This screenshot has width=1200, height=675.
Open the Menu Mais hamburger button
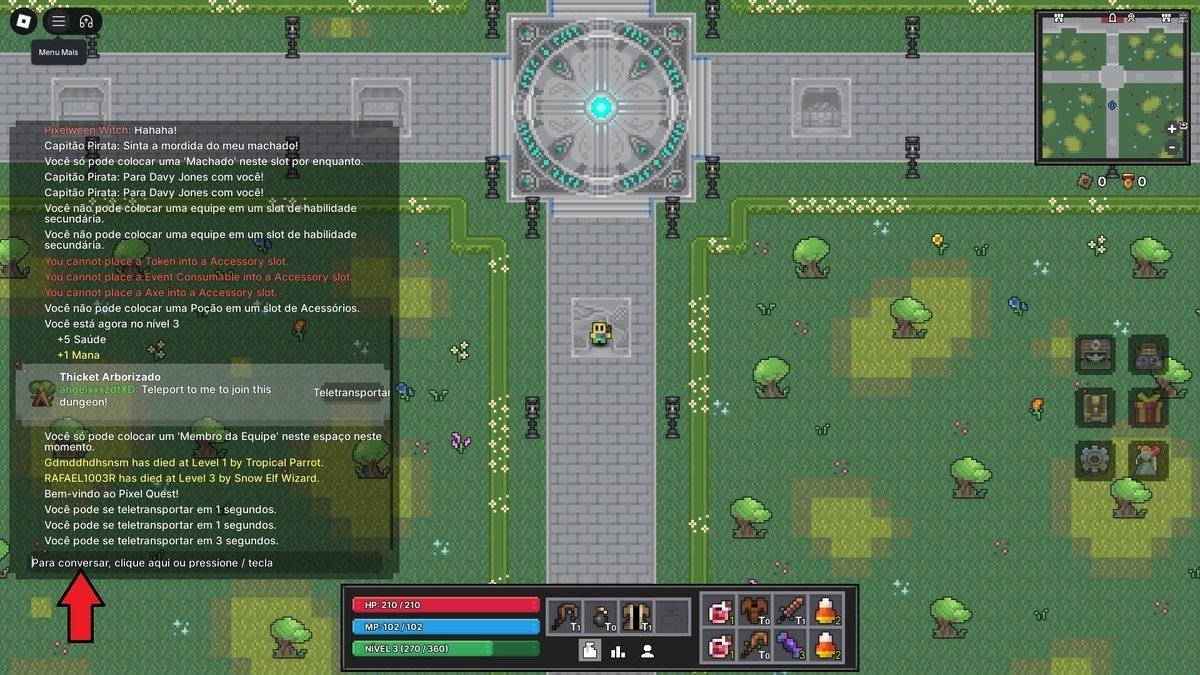click(59, 21)
